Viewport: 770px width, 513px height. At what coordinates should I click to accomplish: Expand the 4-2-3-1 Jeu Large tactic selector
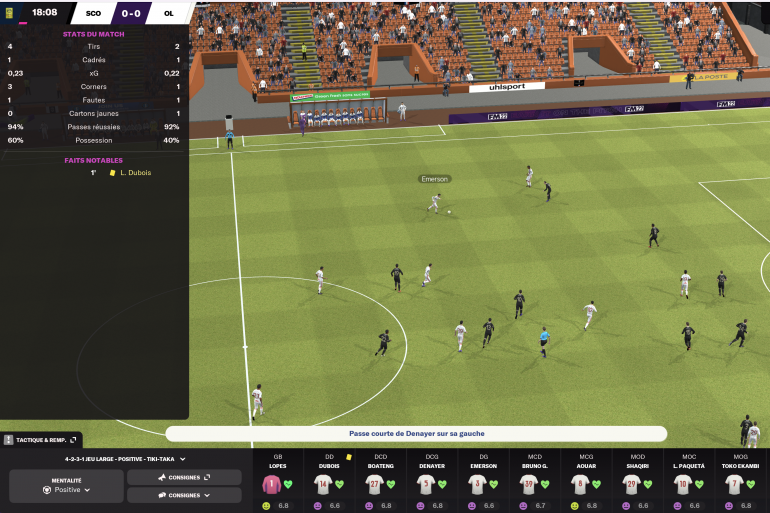point(125,459)
